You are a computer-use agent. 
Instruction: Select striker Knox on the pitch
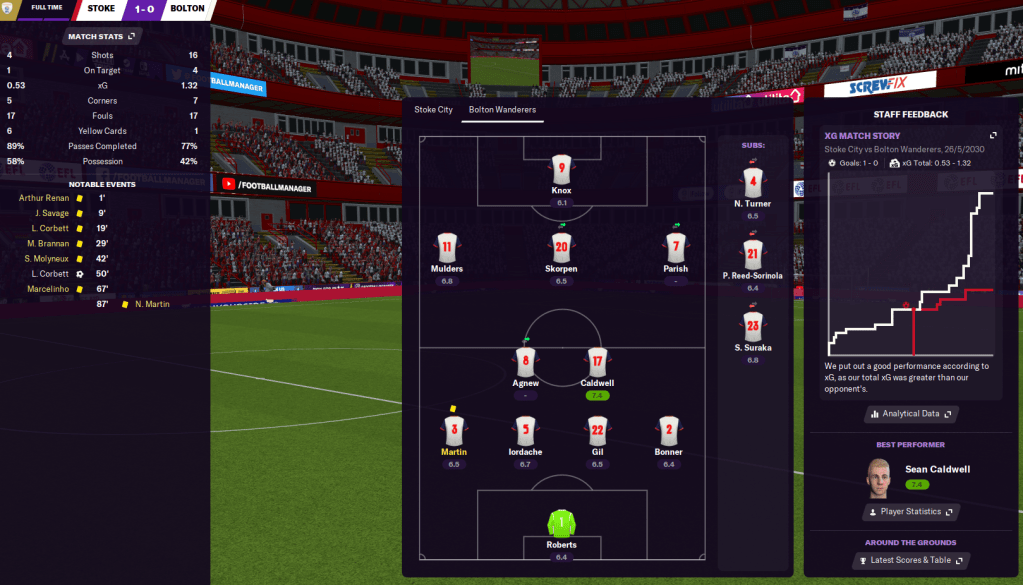(x=562, y=170)
